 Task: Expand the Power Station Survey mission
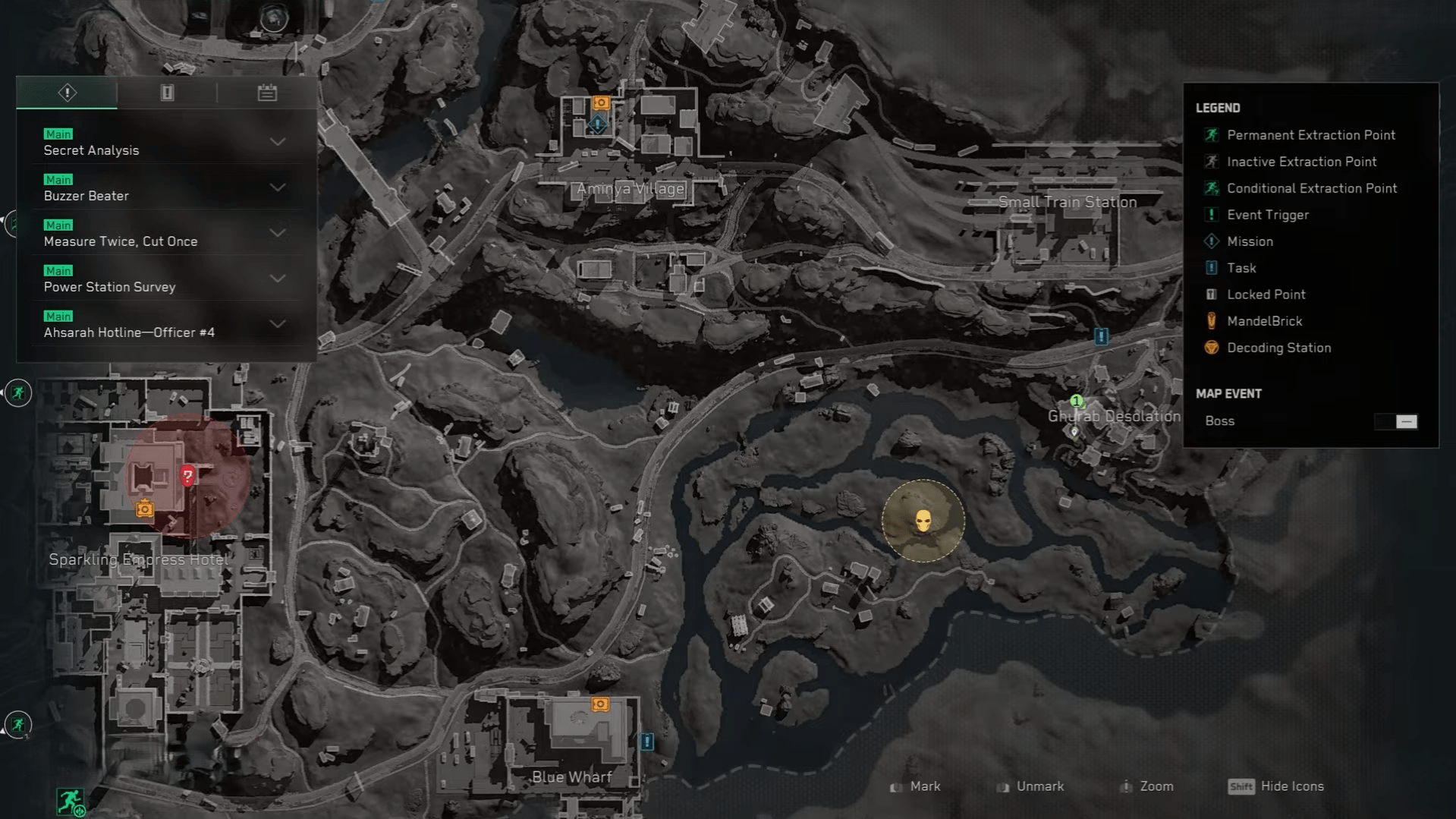pos(278,279)
